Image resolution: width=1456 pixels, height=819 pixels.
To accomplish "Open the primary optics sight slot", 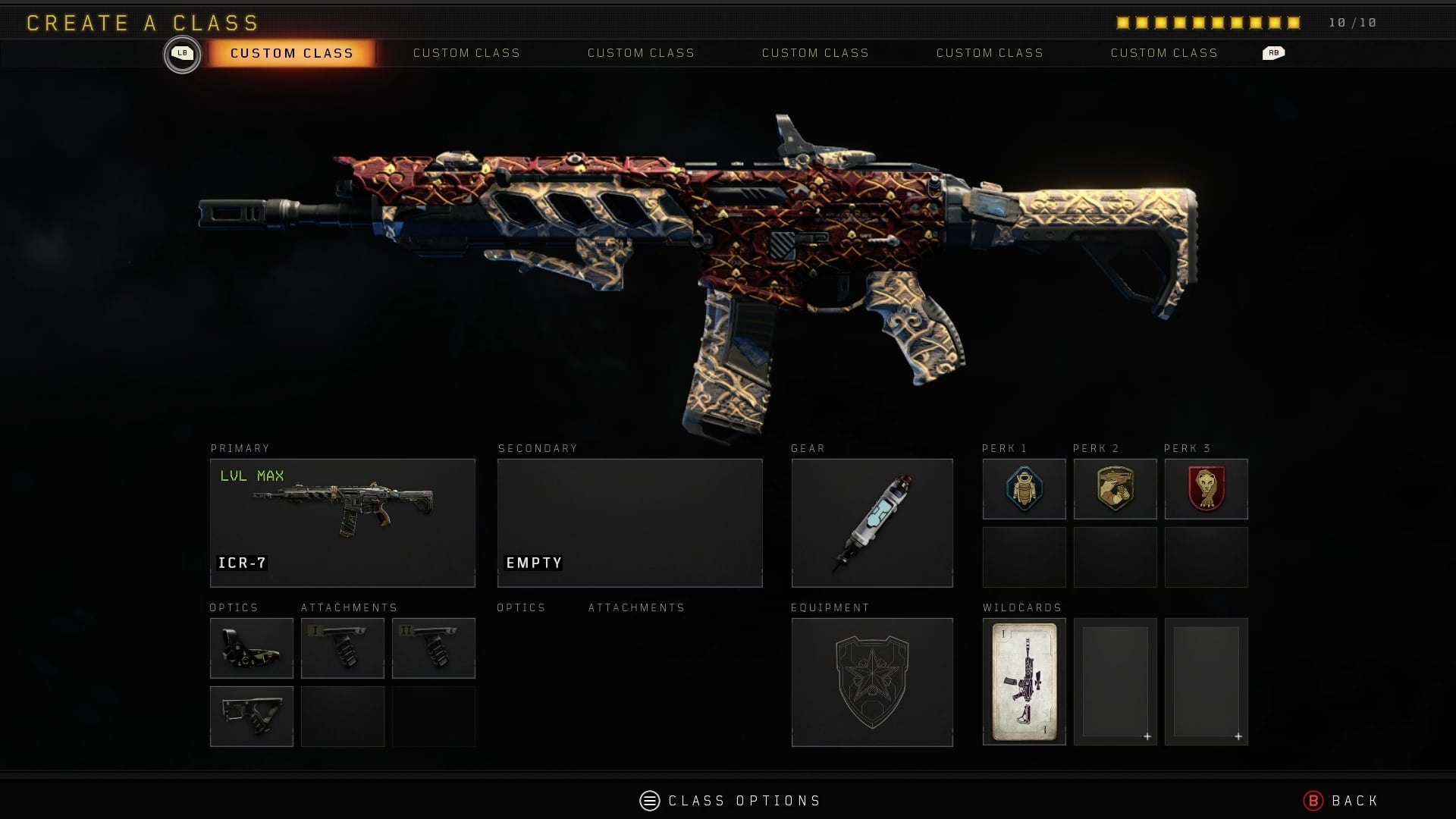I will (x=251, y=648).
